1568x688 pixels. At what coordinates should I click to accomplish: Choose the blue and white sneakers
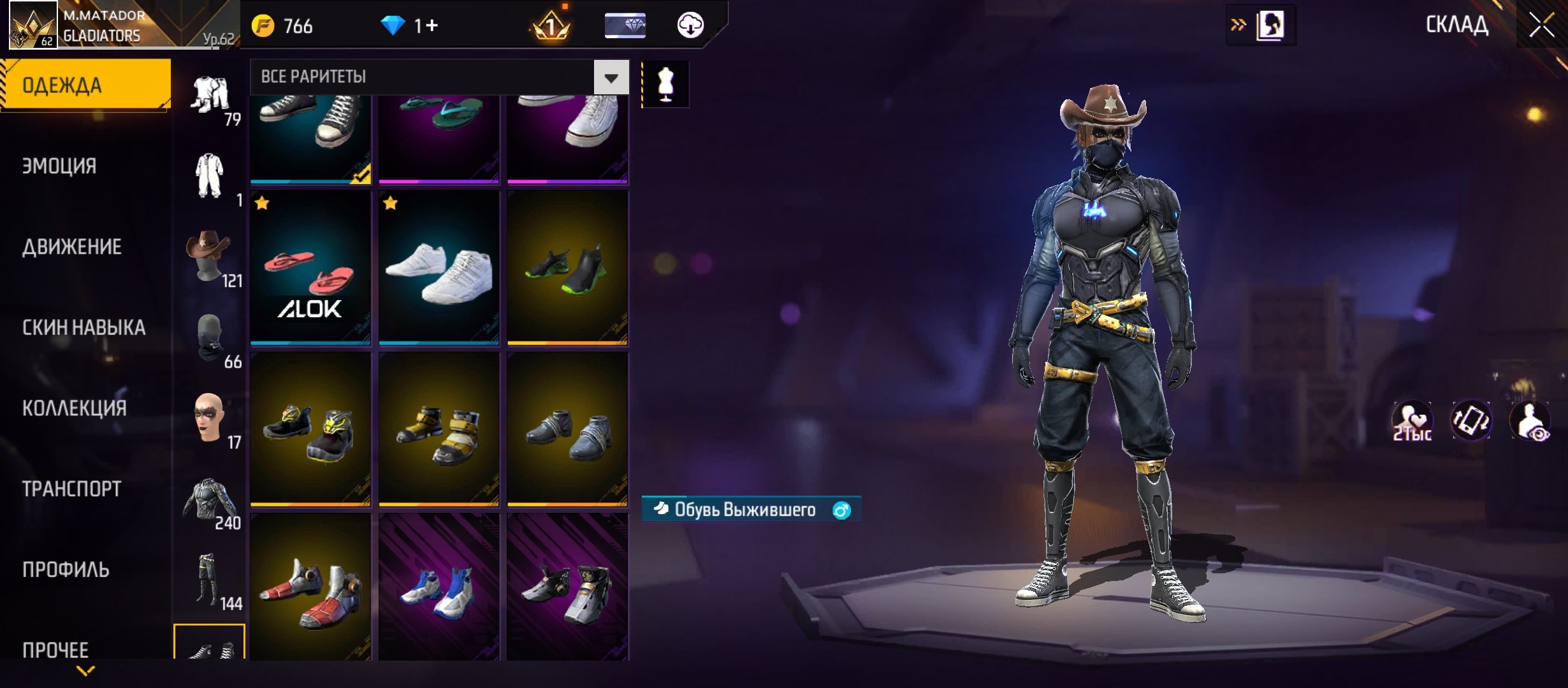coord(439,589)
